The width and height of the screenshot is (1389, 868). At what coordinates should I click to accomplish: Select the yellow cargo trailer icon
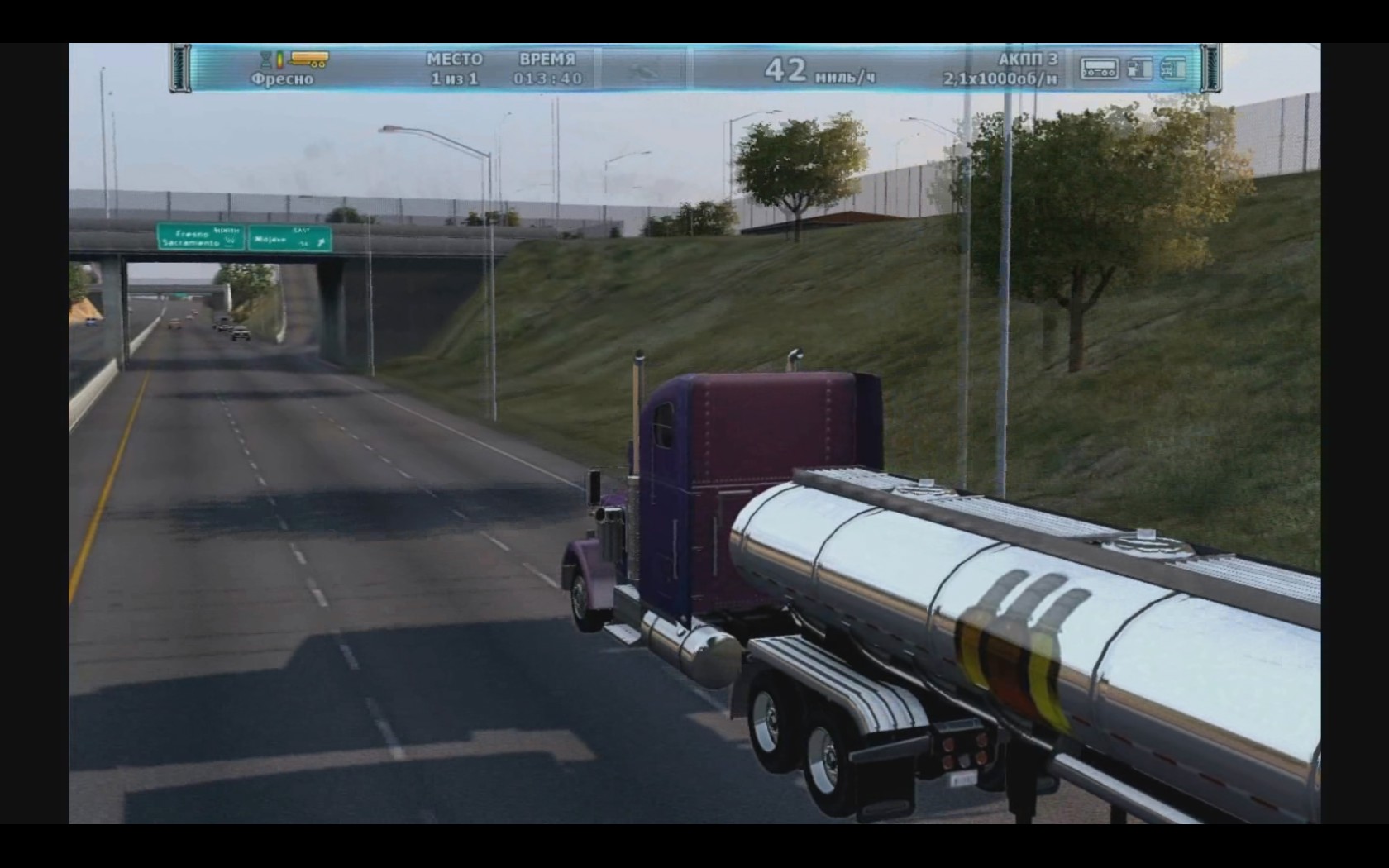[309, 60]
